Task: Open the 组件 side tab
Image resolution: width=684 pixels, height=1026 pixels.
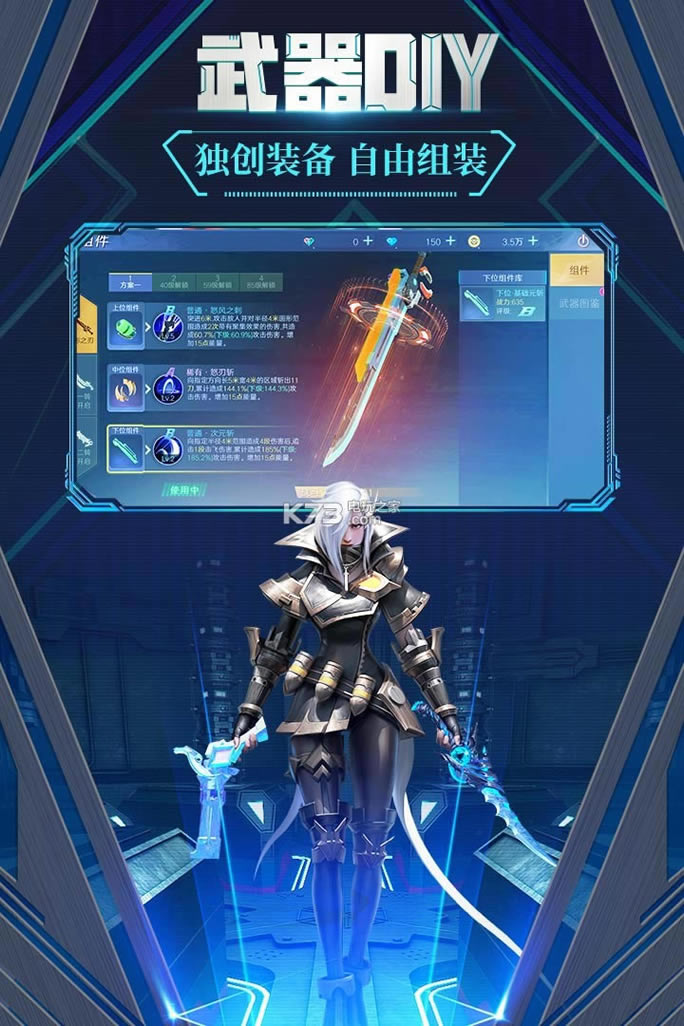Action: (x=577, y=270)
